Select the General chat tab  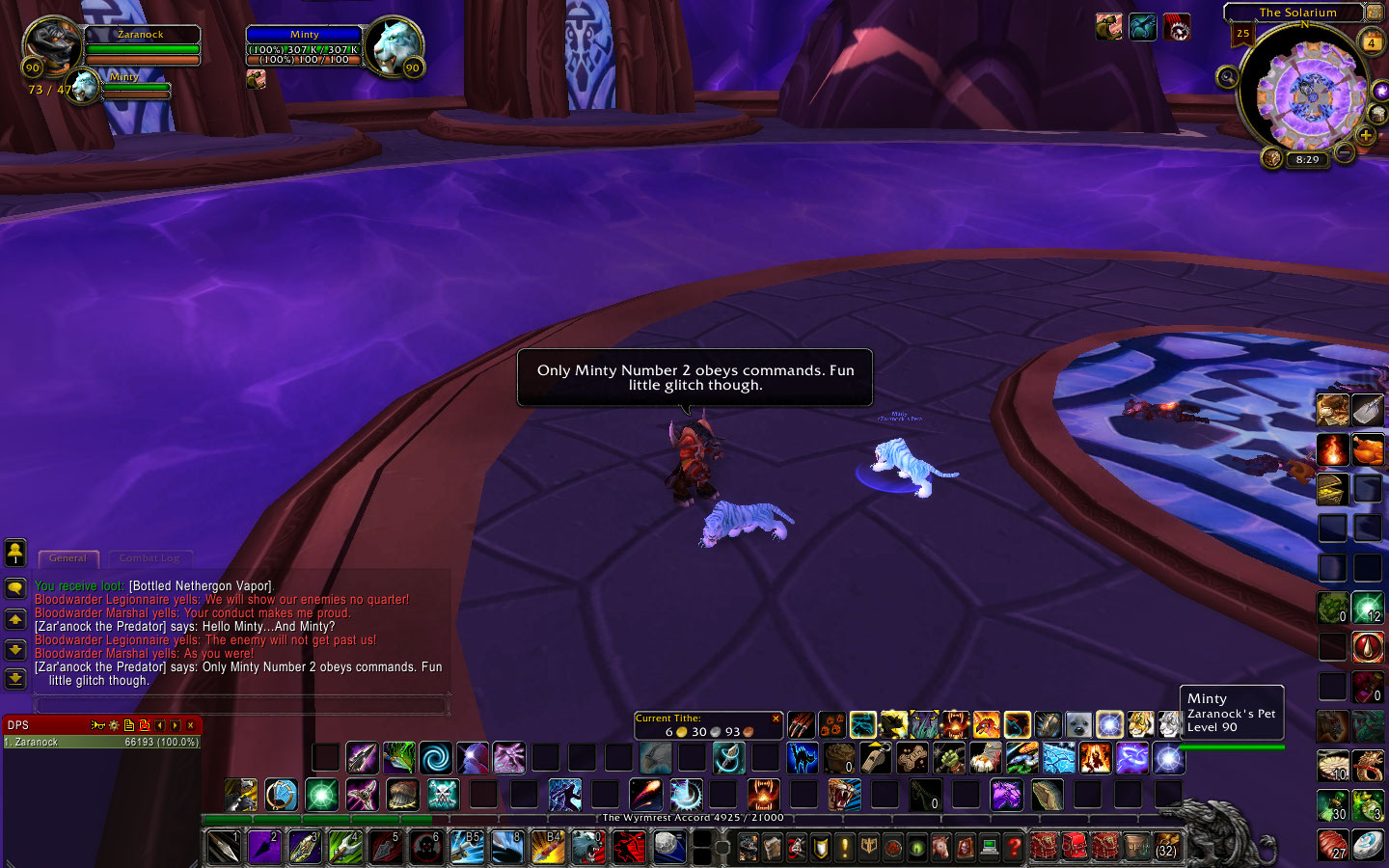click(68, 558)
